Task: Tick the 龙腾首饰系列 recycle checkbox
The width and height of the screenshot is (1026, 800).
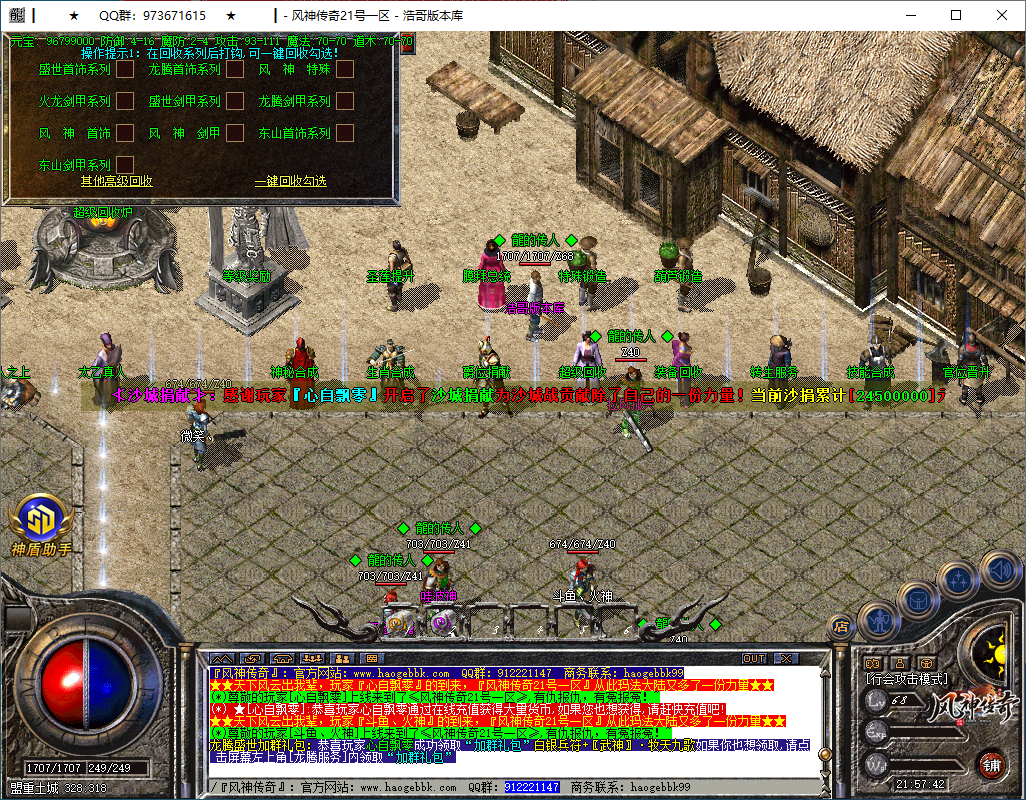Action: coord(235,70)
